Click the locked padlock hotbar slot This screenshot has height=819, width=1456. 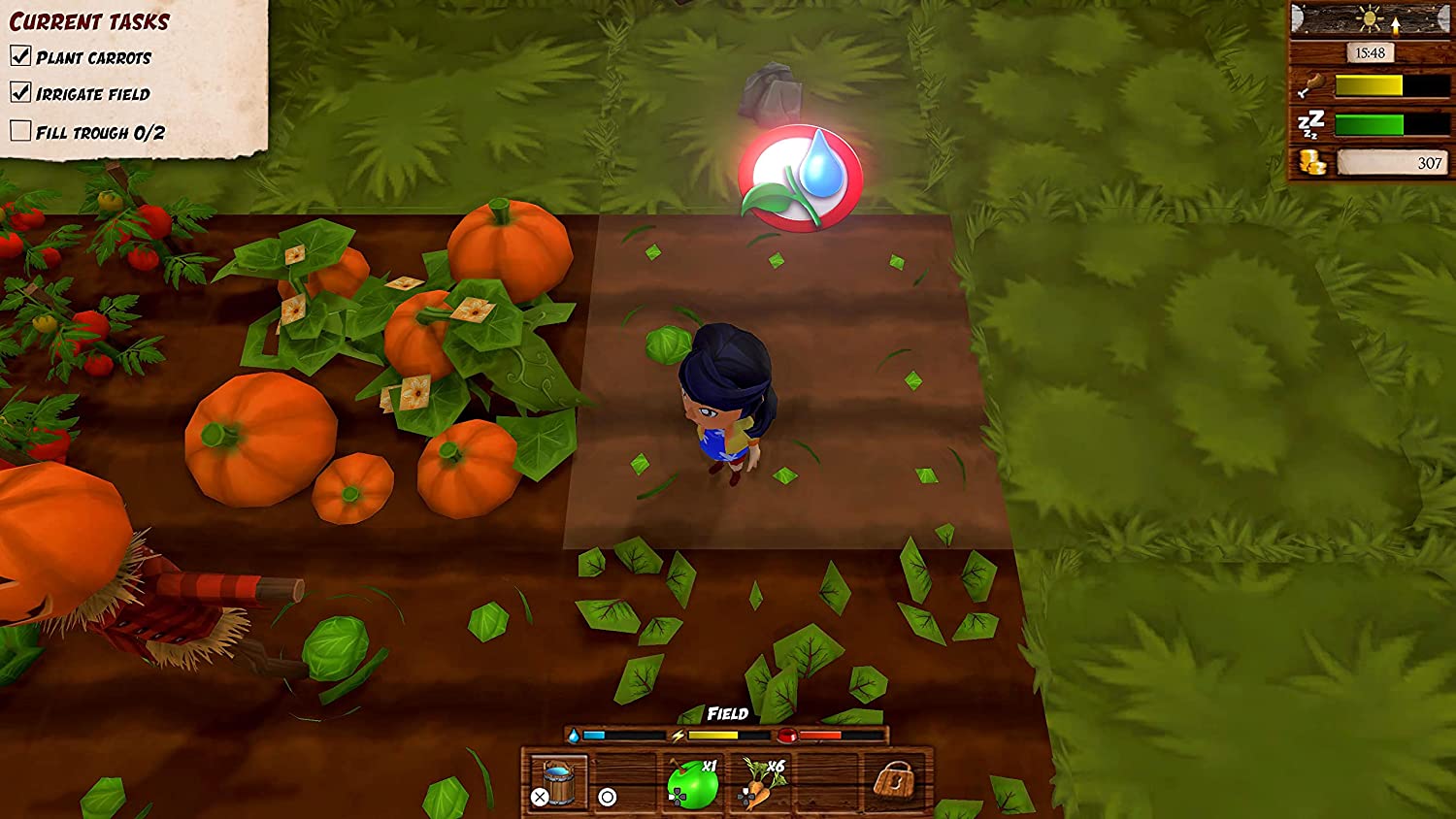pyautogui.click(x=894, y=781)
